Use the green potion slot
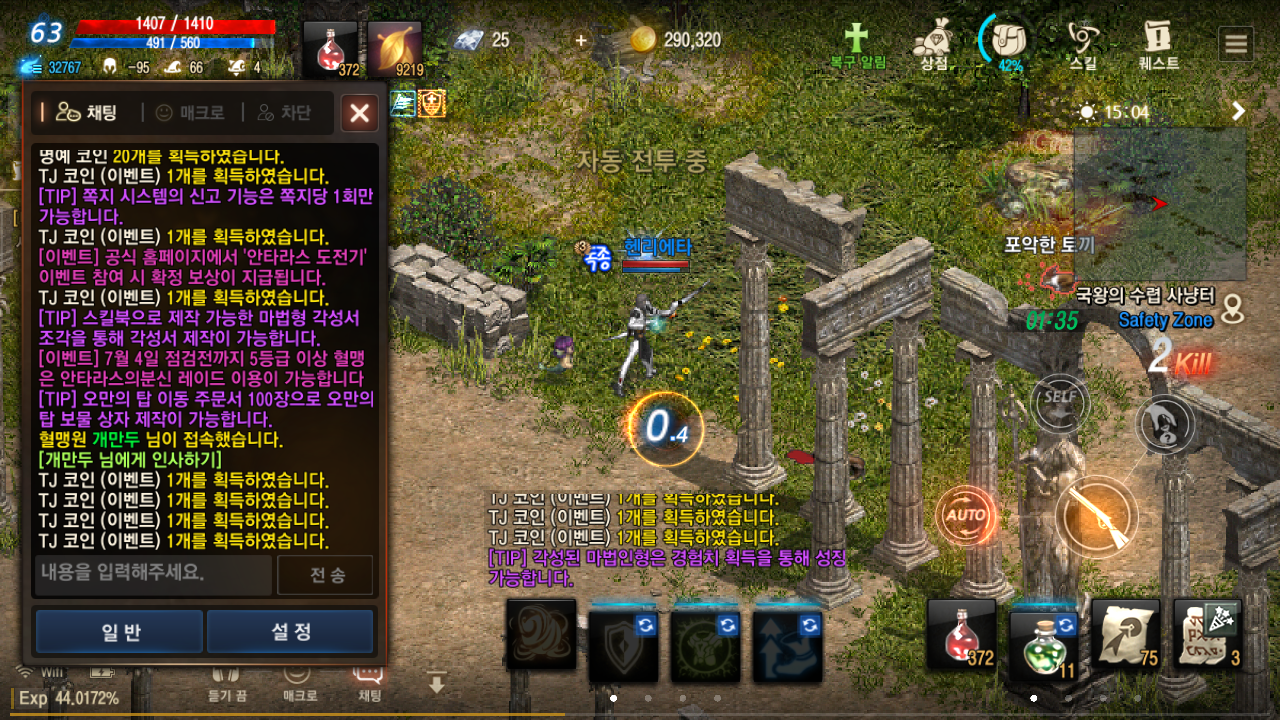The width and height of the screenshot is (1280, 720). [1043, 636]
